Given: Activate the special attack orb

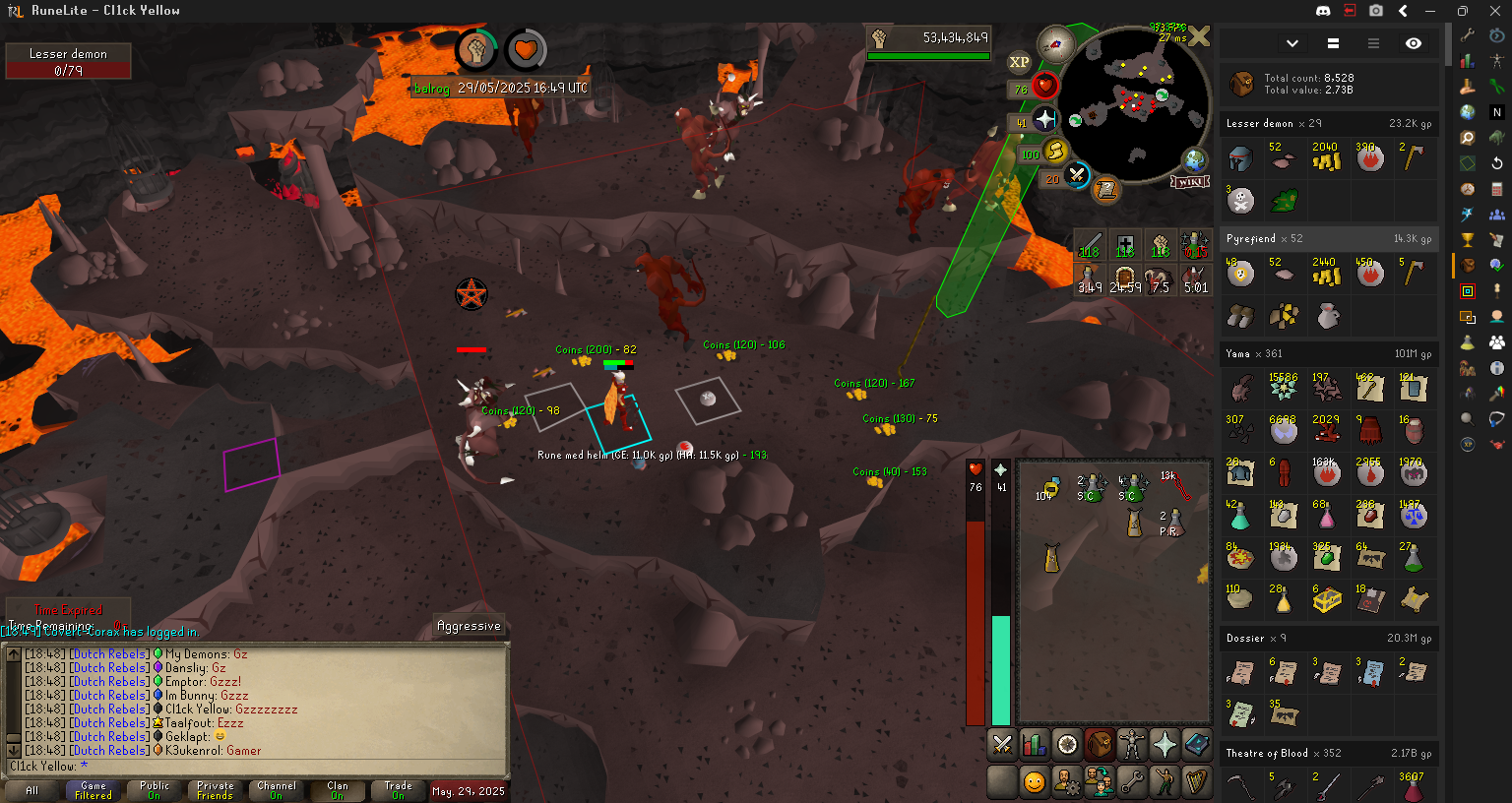Looking at the screenshot, I should tap(1077, 176).
